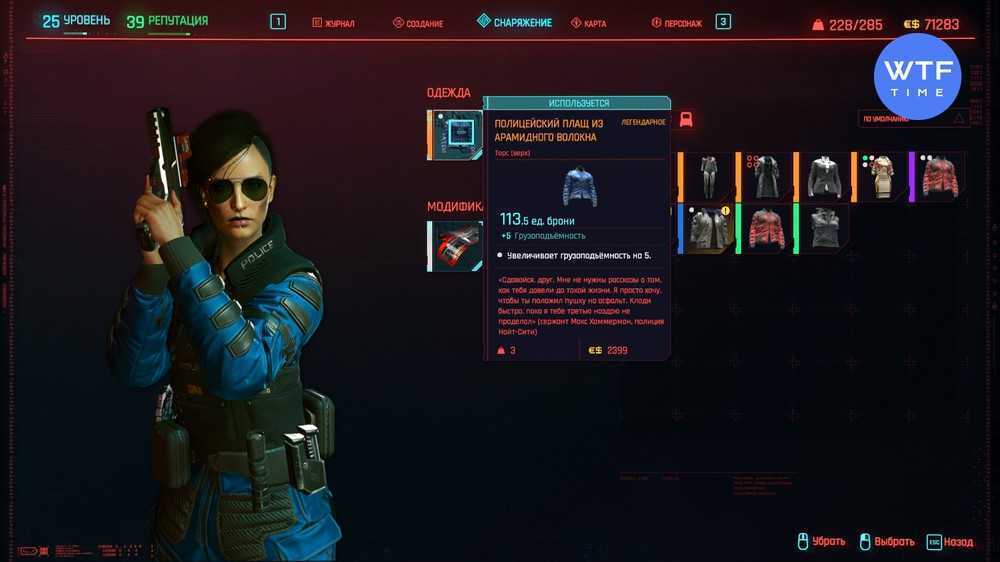Choose the green-rarity red jacket
1000x562 pixels.
[x=766, y=229]
